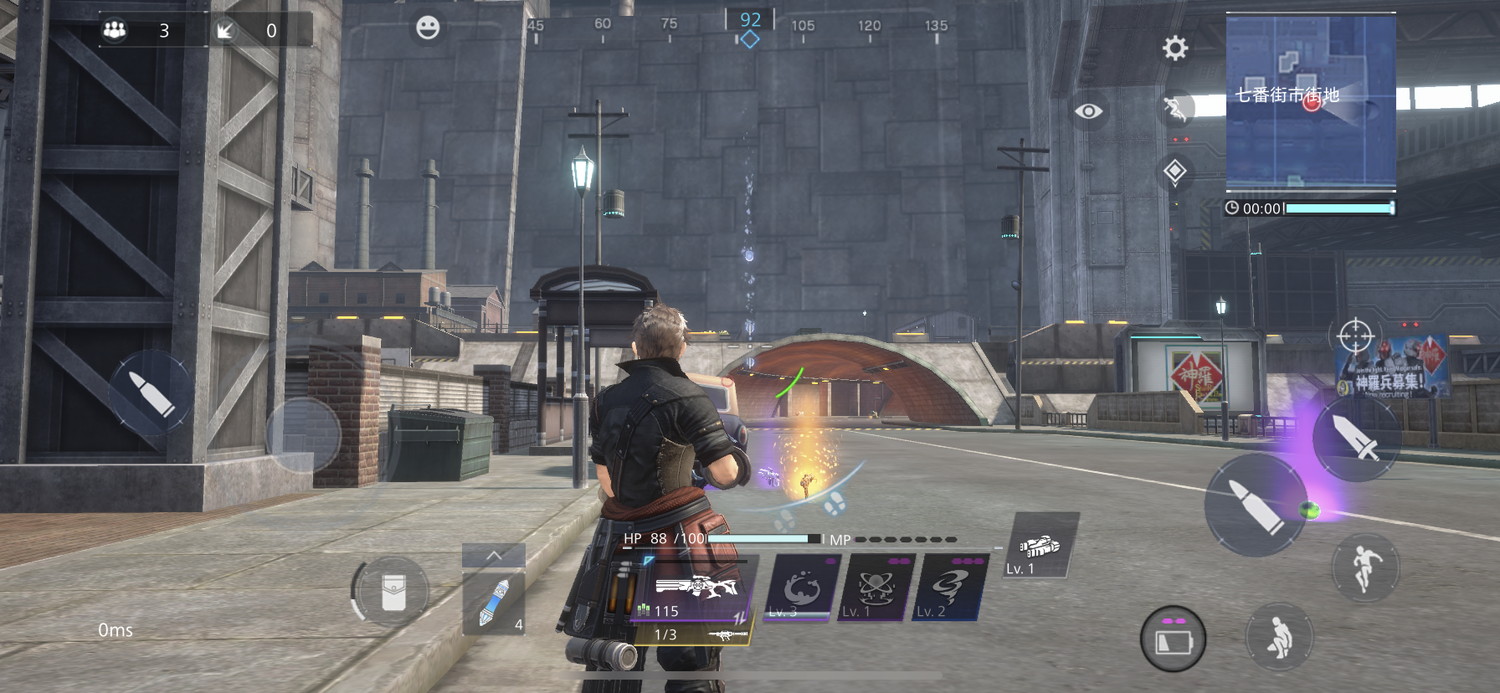Use the sword melee attack button

1355,439
